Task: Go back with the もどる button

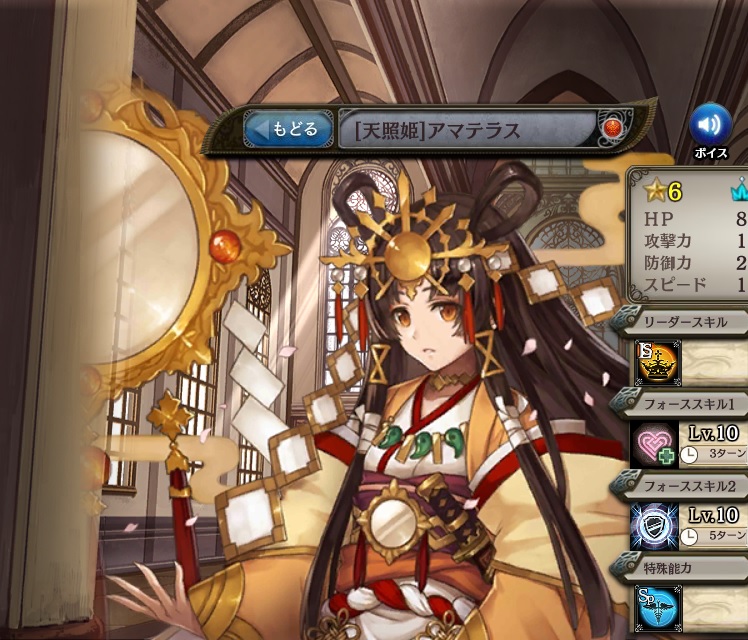Action: coord(289,129)
